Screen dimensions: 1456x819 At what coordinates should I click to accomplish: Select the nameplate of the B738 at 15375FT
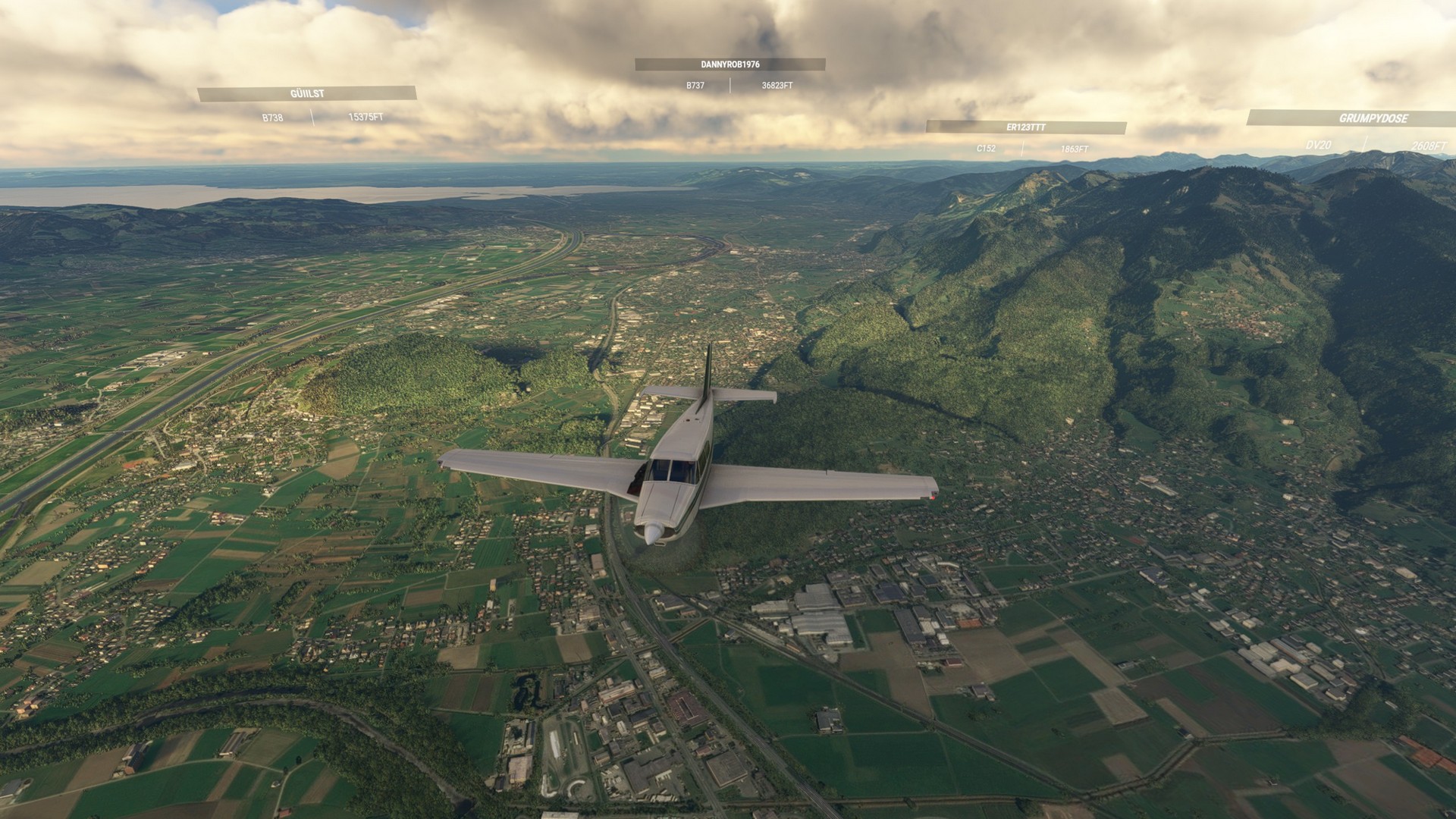tap(307, 94)
